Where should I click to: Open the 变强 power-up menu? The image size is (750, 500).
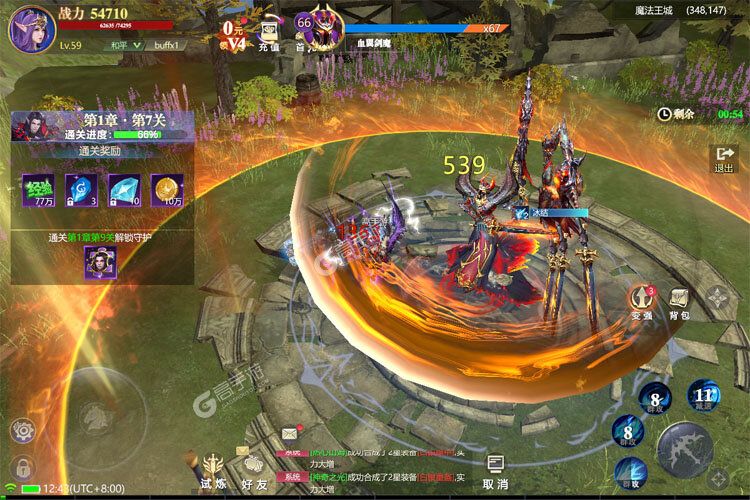pos(641,300)
